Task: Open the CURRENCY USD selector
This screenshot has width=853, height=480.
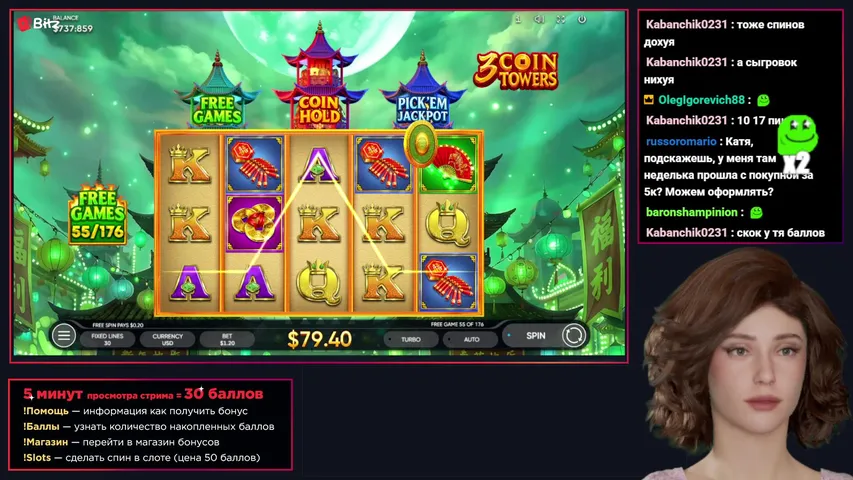Action: point(167,339)
